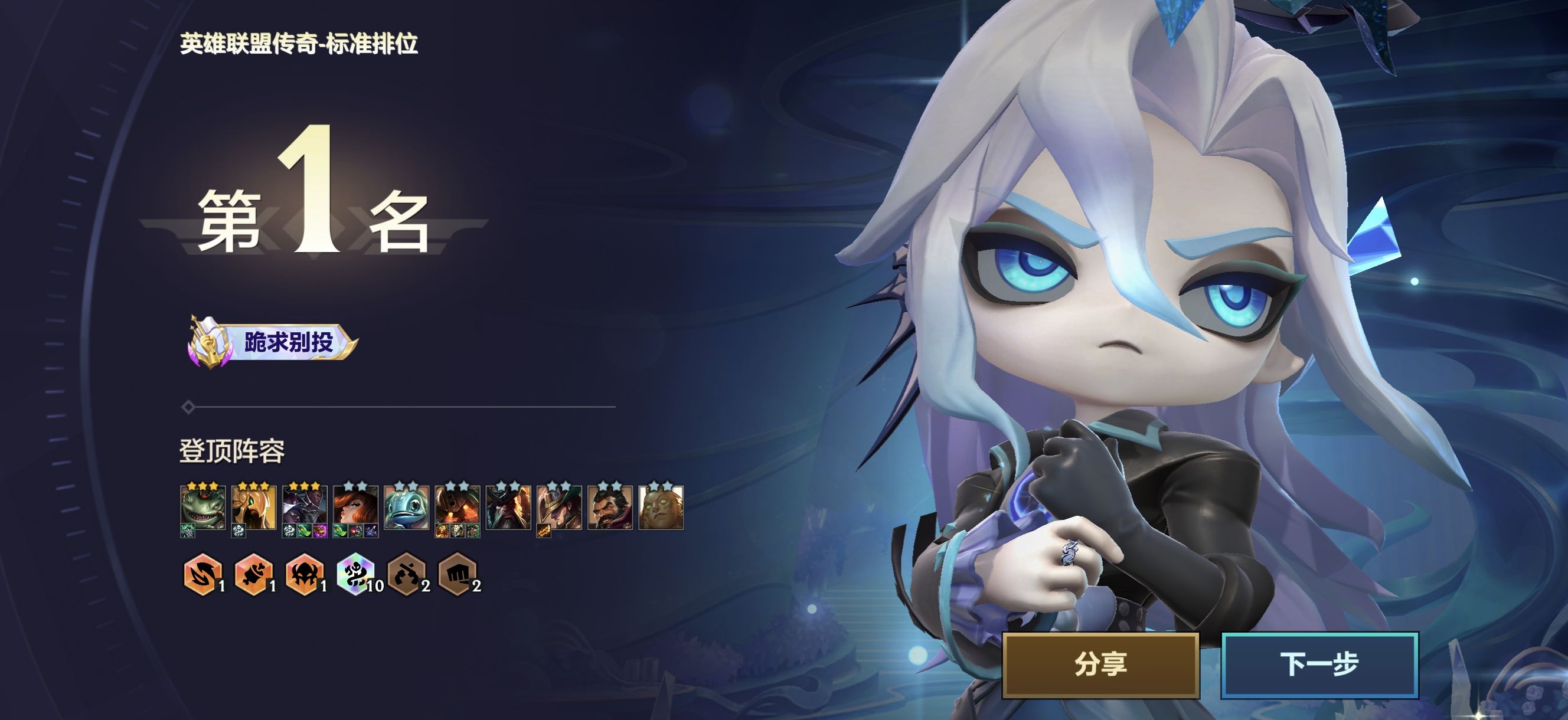Pick the green-eyed Illaoi portrait
This screenshot has width=1568, height=720.
[661, 506]
